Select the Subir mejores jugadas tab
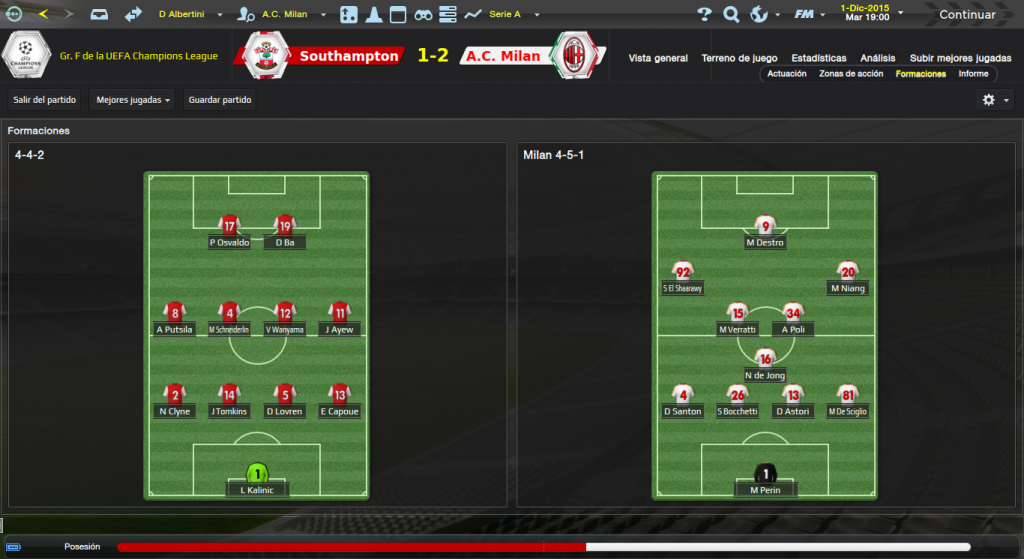 click(960, 58)
